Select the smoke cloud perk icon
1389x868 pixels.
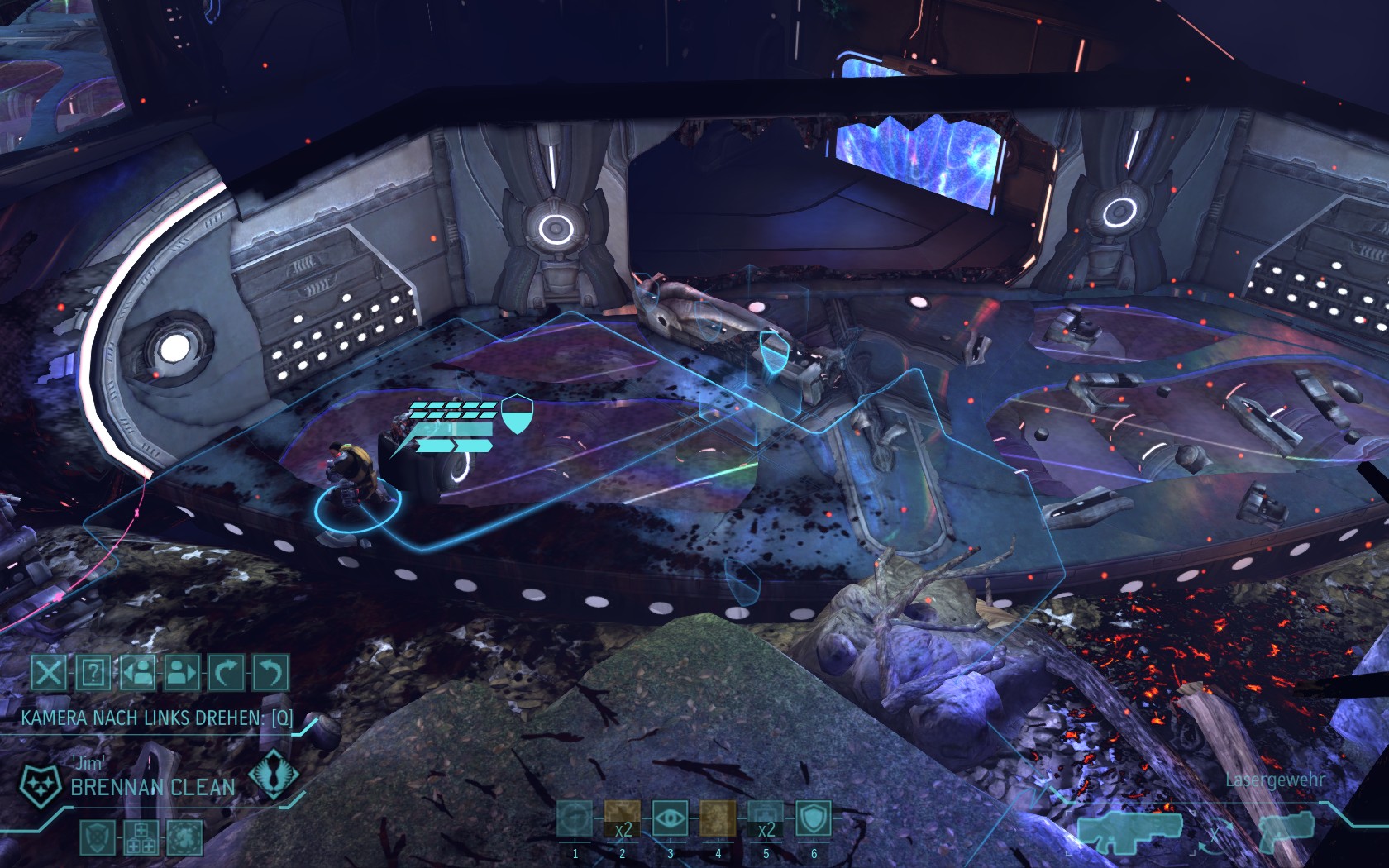(182, 837)
